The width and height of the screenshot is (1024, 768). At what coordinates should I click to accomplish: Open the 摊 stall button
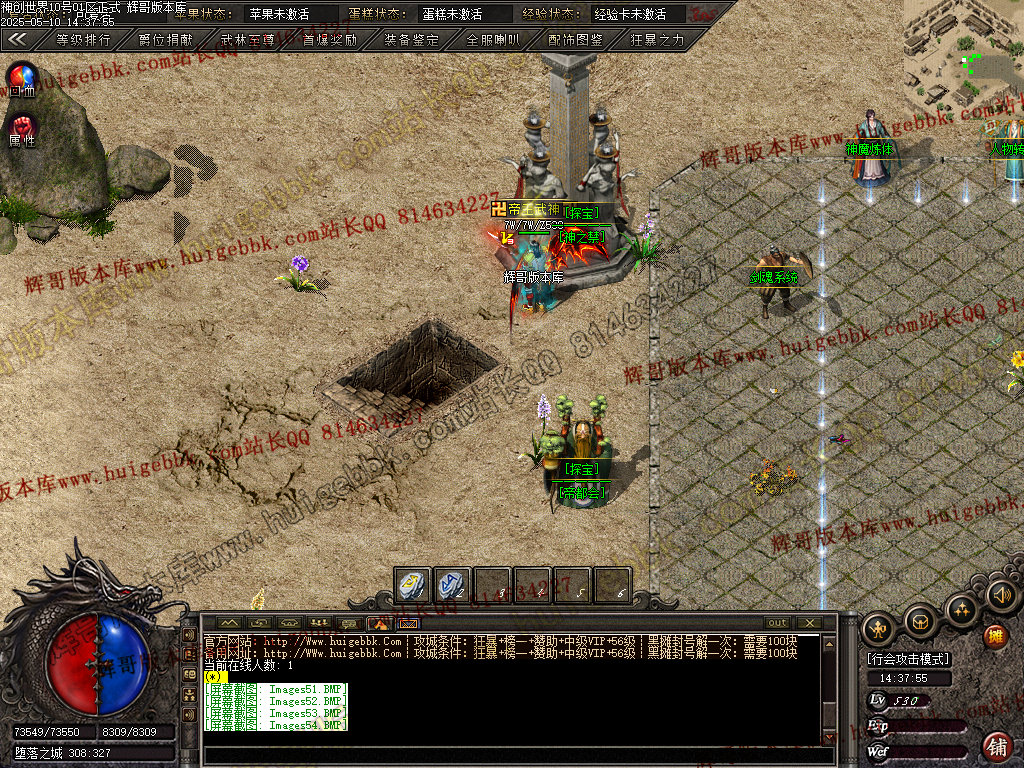tap(995, 636)
